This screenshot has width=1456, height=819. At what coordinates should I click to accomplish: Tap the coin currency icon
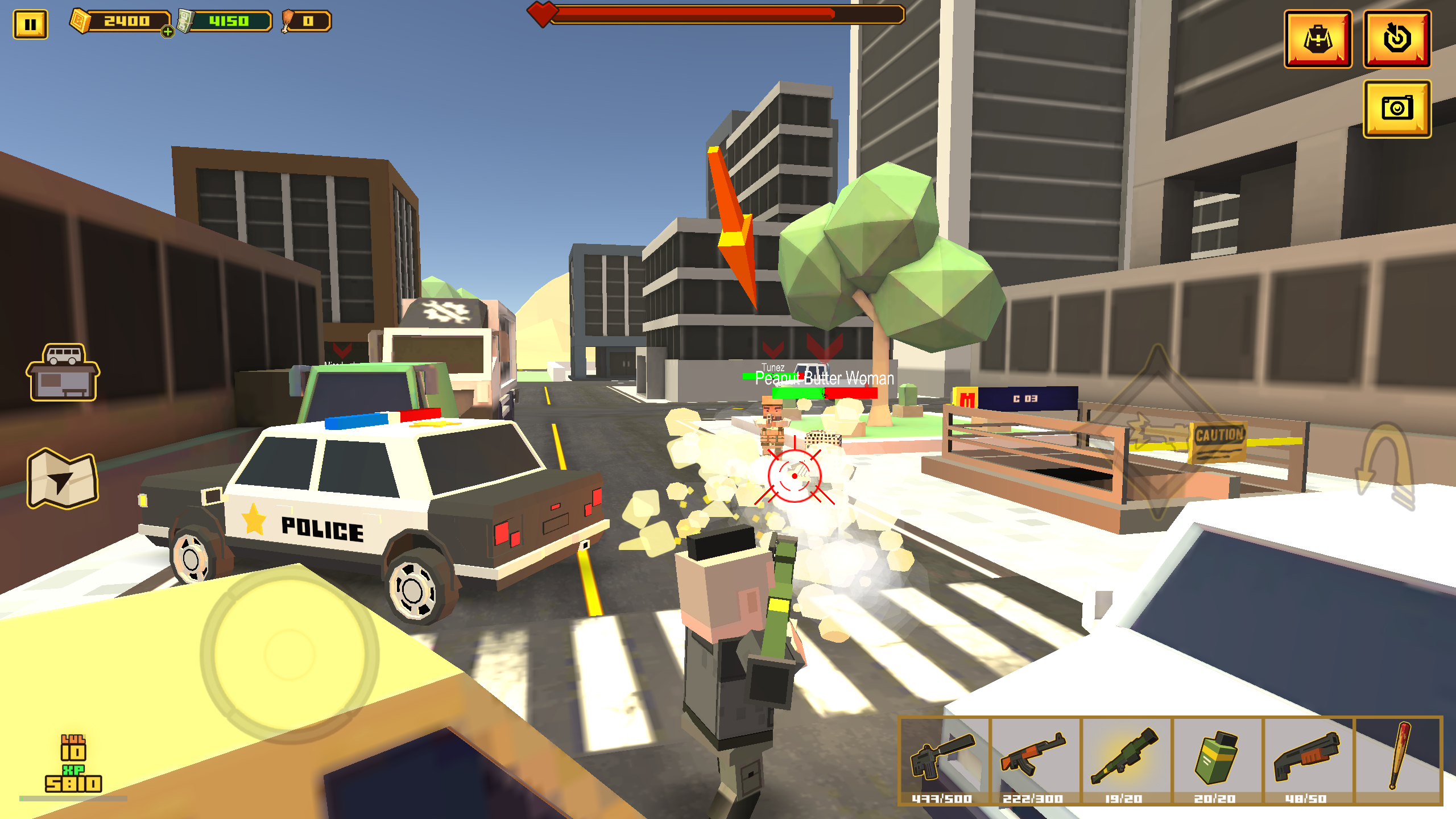pos(80,22)
